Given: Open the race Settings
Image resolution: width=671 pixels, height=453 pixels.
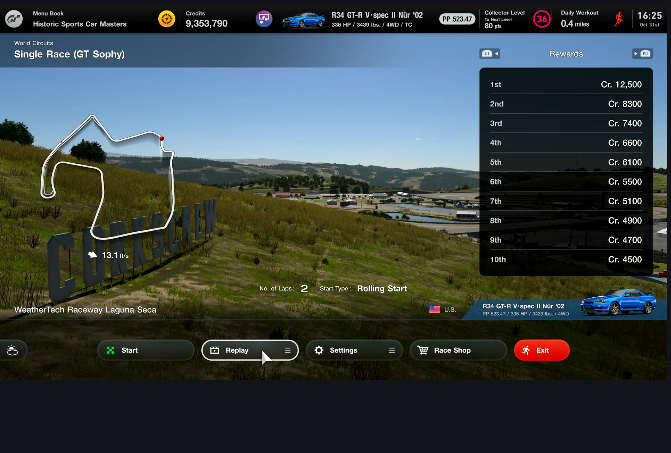Looking at the screenshot, I should click(354, 350).
